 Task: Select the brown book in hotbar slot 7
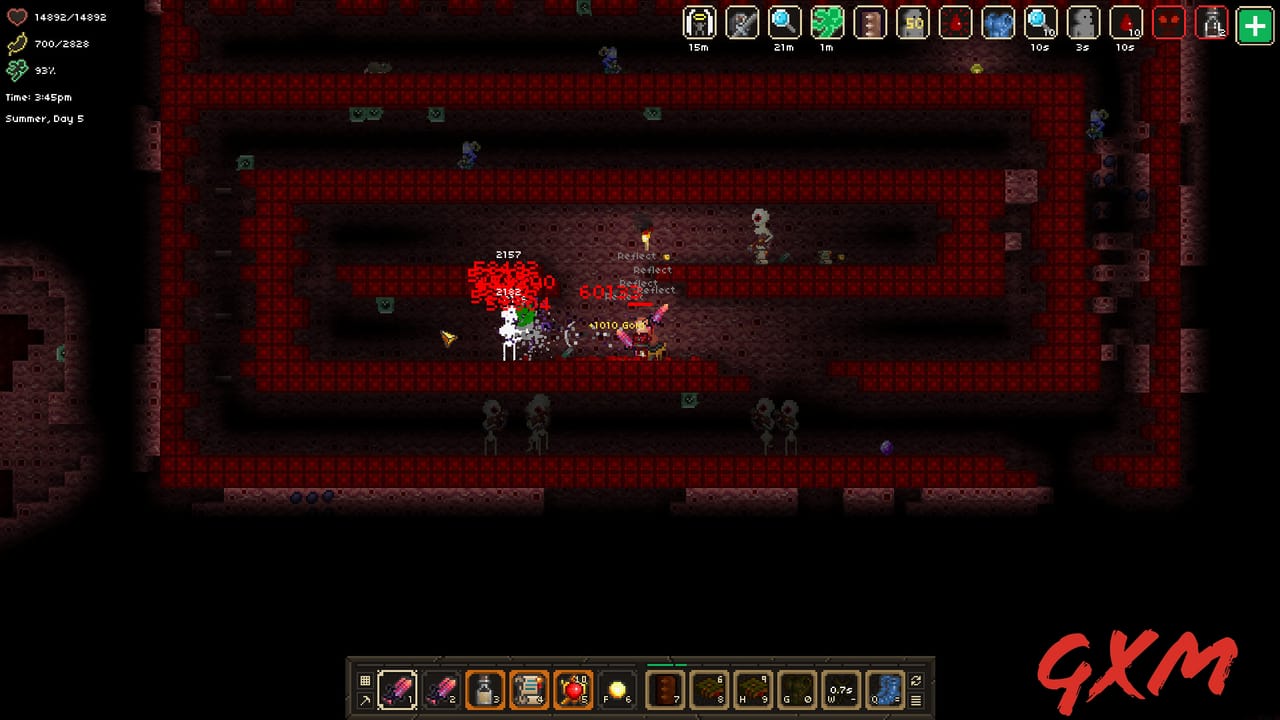[663, 689]
